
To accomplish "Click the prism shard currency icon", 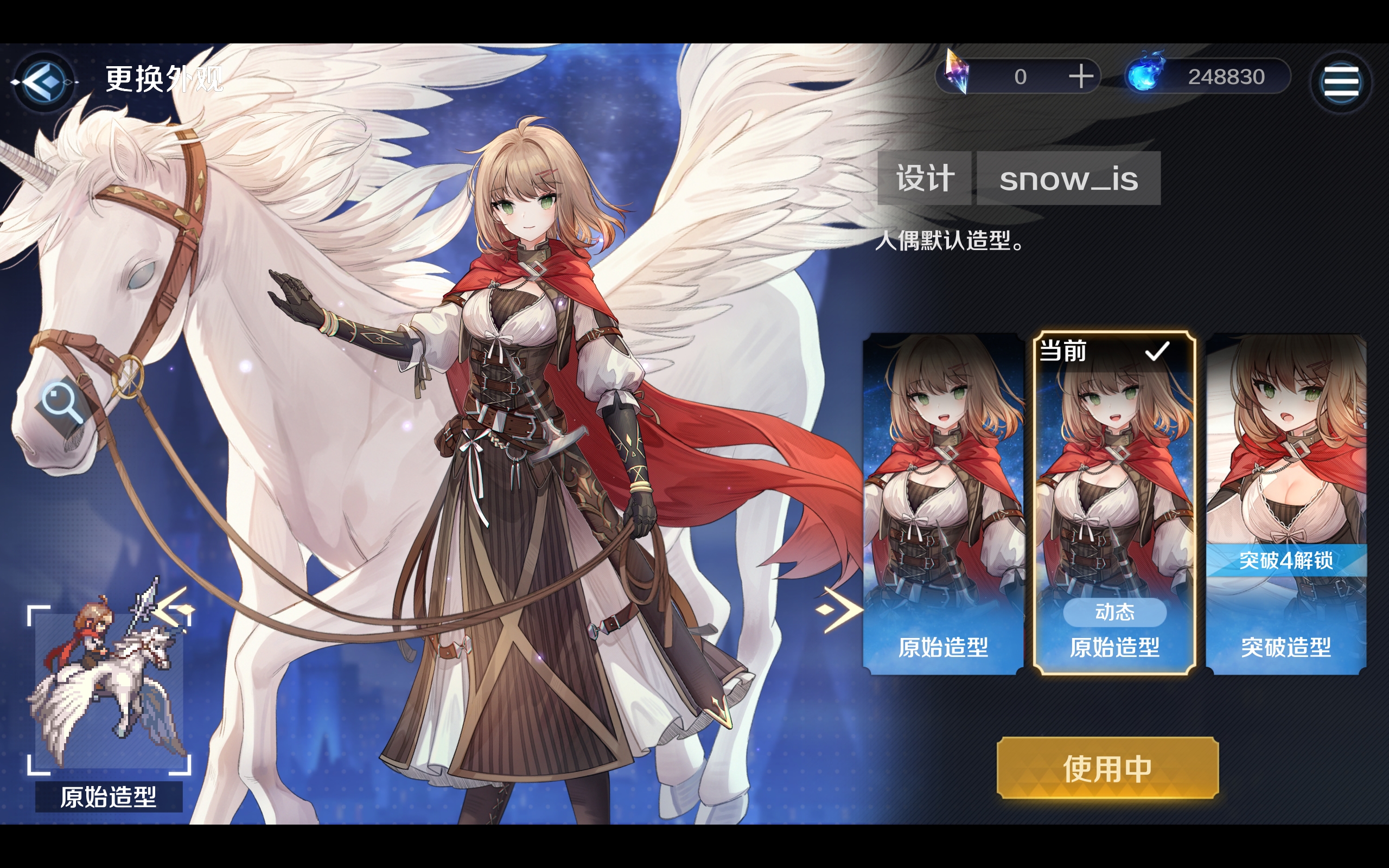I will point(957,75).
